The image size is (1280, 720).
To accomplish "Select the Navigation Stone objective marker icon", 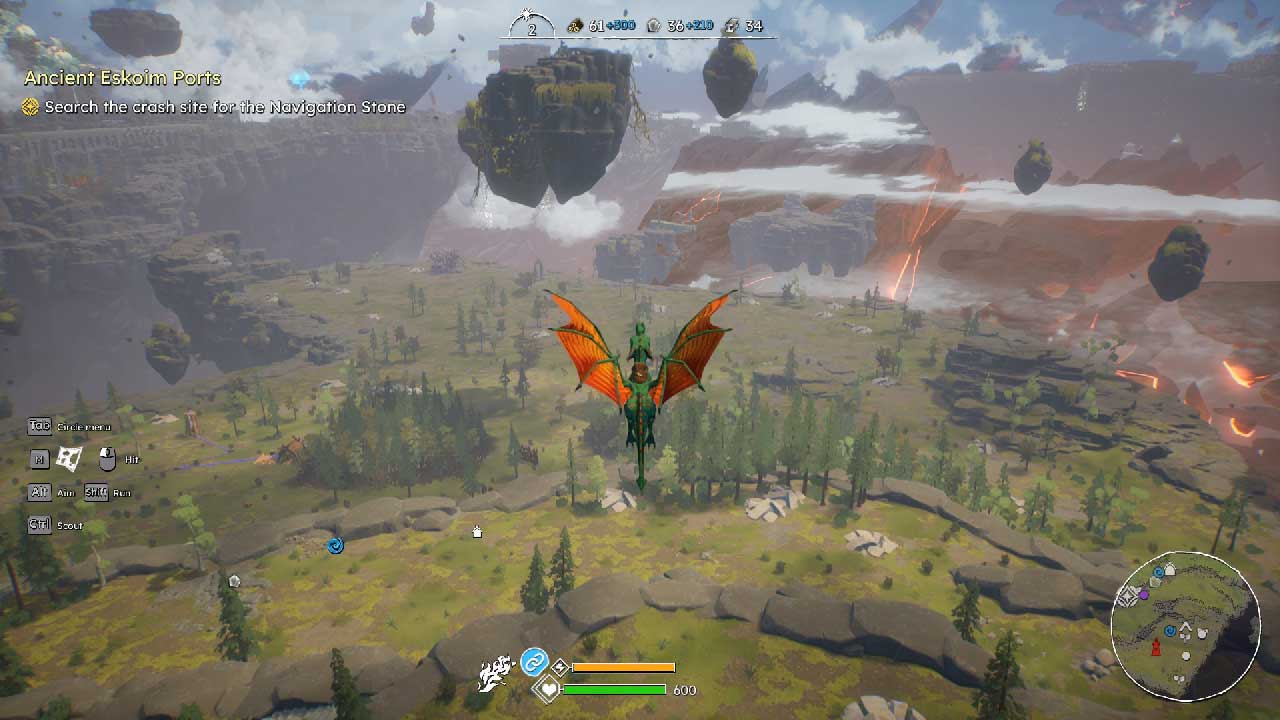I will [x=31, y=107].
